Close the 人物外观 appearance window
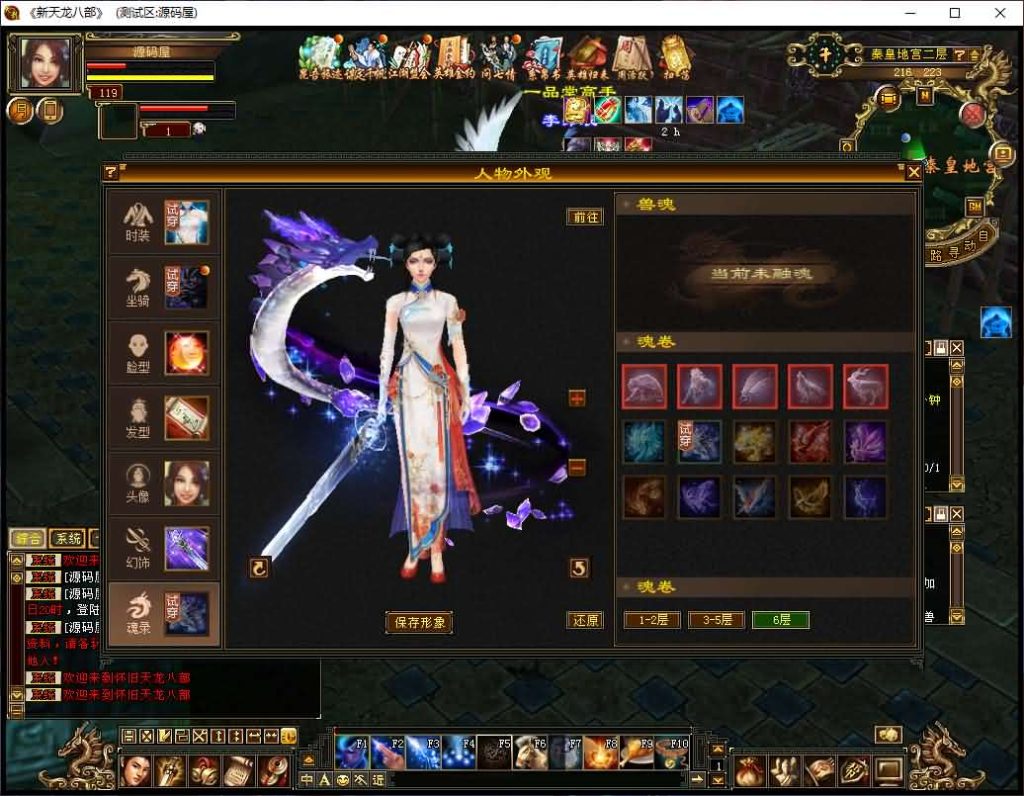Screen dimensions: 1024x796 coord(913,172)
